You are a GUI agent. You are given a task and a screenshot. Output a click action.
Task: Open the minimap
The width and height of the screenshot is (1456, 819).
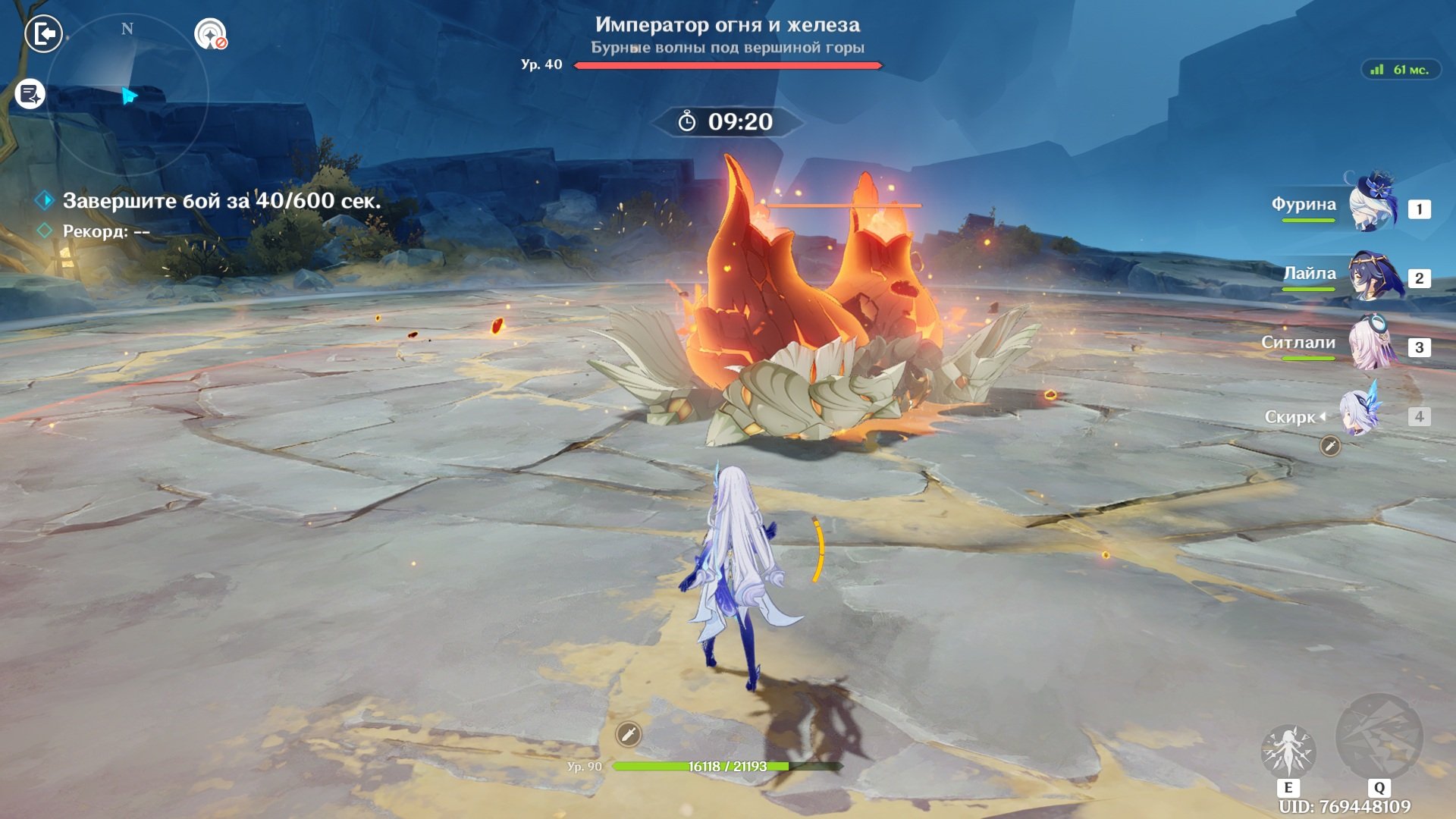point(127,95)
